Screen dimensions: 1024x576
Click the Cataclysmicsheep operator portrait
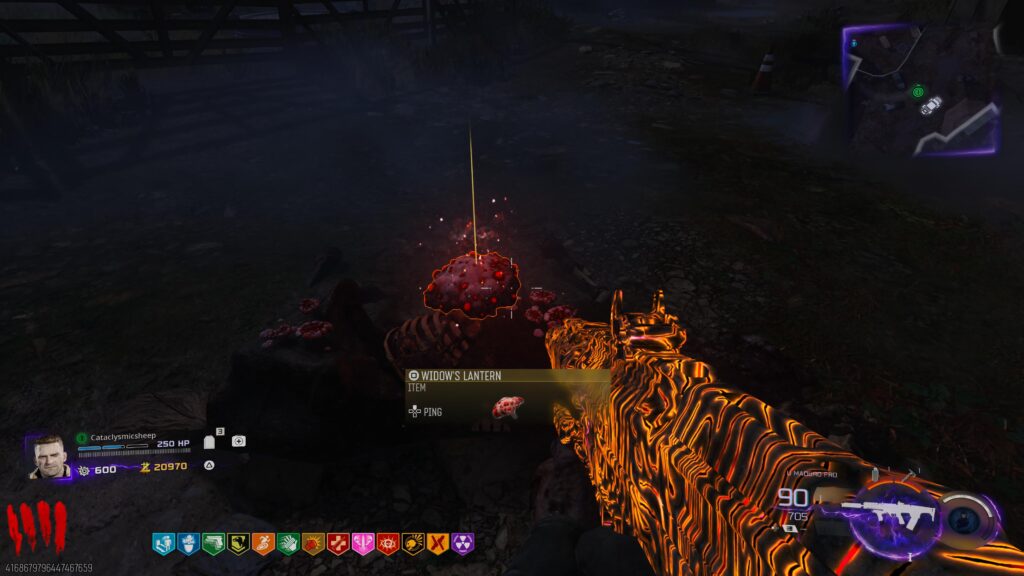click(x=48, y=457)
